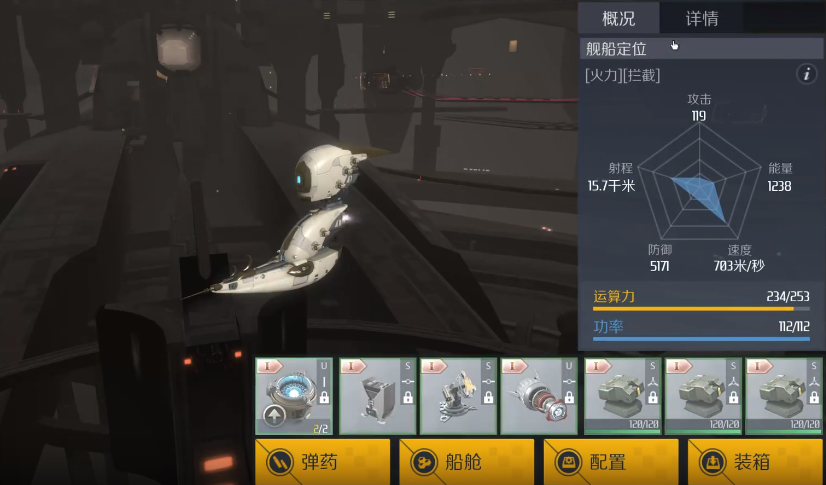Select the cylindrical red-tipped thruster module slot
This screenshot has width=826, height=485.
(x=539, y=396)
